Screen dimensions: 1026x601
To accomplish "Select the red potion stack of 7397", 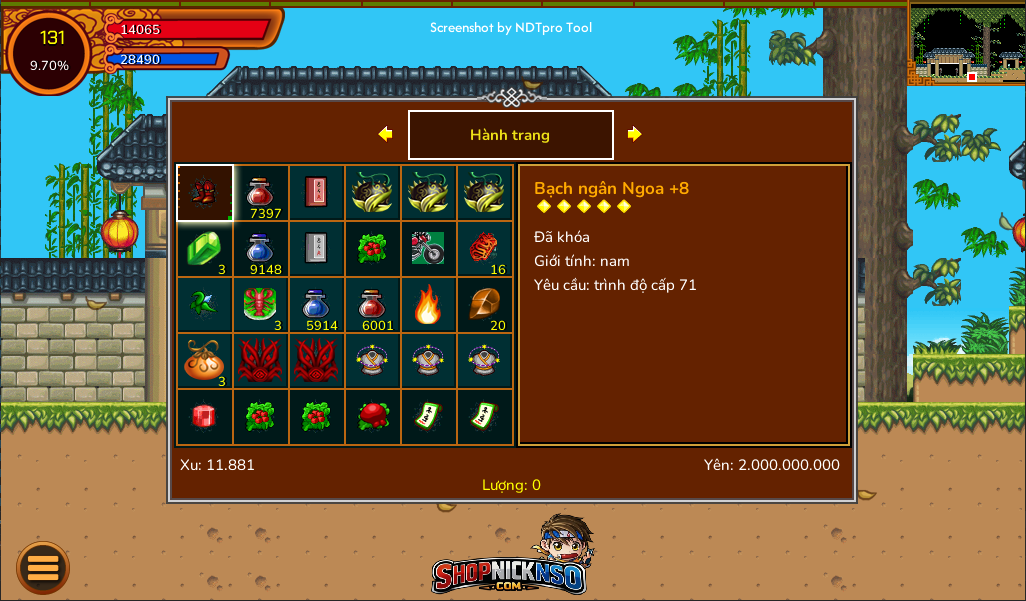I will tap(261, 193).
